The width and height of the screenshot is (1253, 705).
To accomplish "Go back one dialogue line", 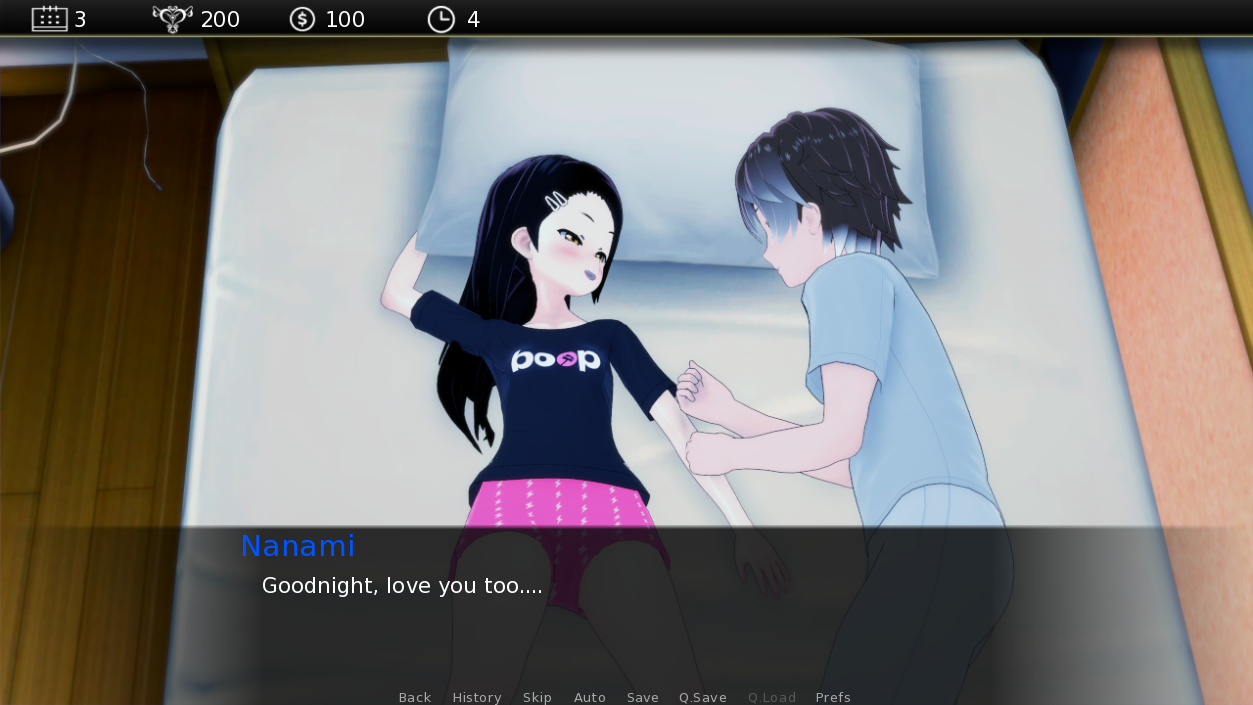I will point(415,697).
